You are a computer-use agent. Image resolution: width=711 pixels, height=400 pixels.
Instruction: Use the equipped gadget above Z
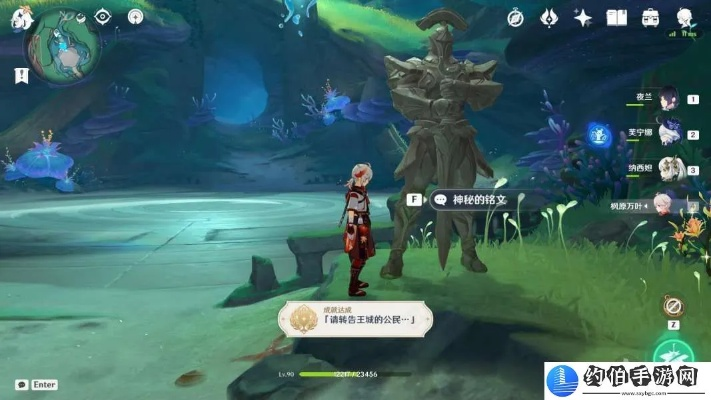coord(673,306)
